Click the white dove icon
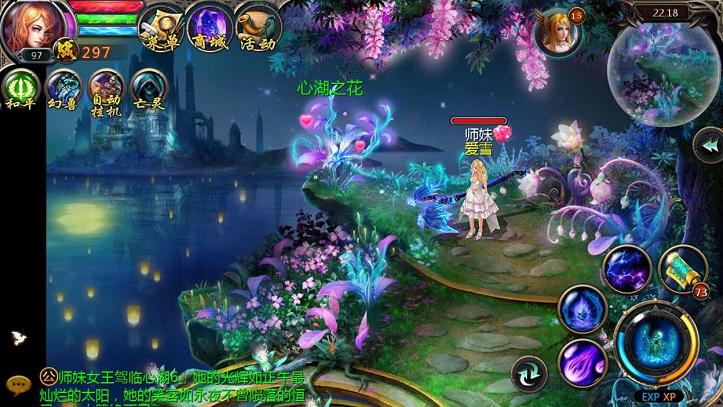The height and width of the screenshot is (407, 723). pos(17,338)
